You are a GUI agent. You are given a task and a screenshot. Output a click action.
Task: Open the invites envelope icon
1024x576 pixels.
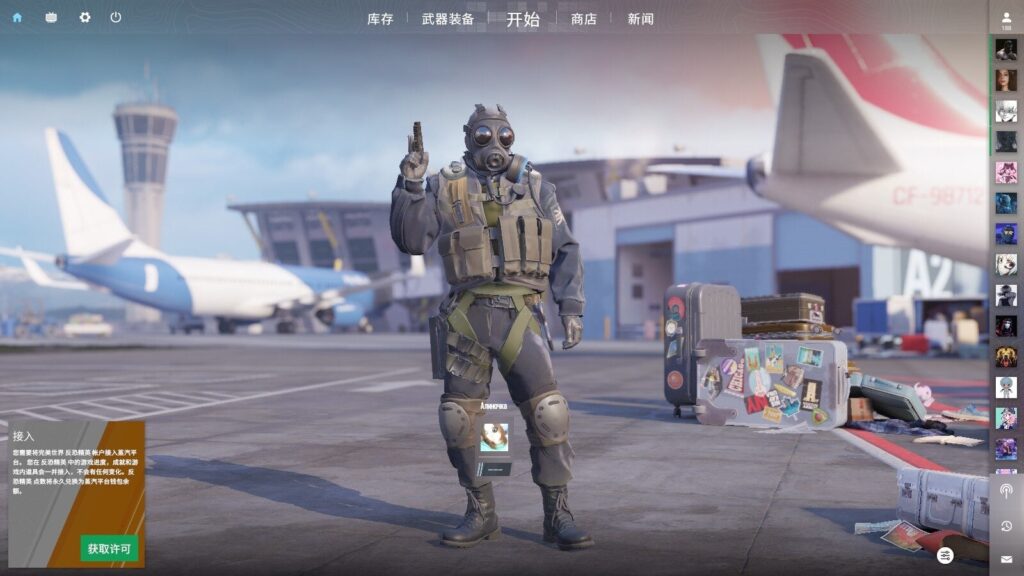(x=1006, y=559)
